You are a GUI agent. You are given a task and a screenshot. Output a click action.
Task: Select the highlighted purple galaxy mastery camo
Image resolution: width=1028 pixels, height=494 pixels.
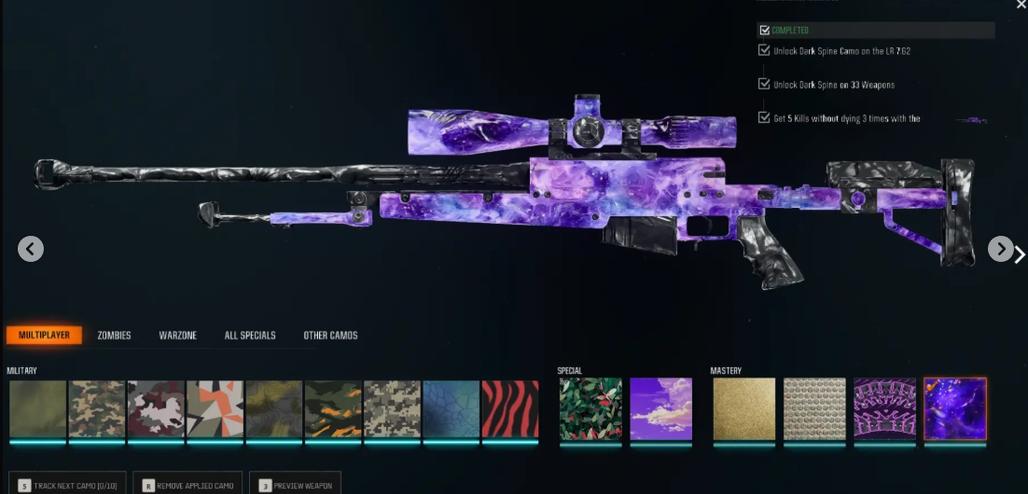(955, 408)
